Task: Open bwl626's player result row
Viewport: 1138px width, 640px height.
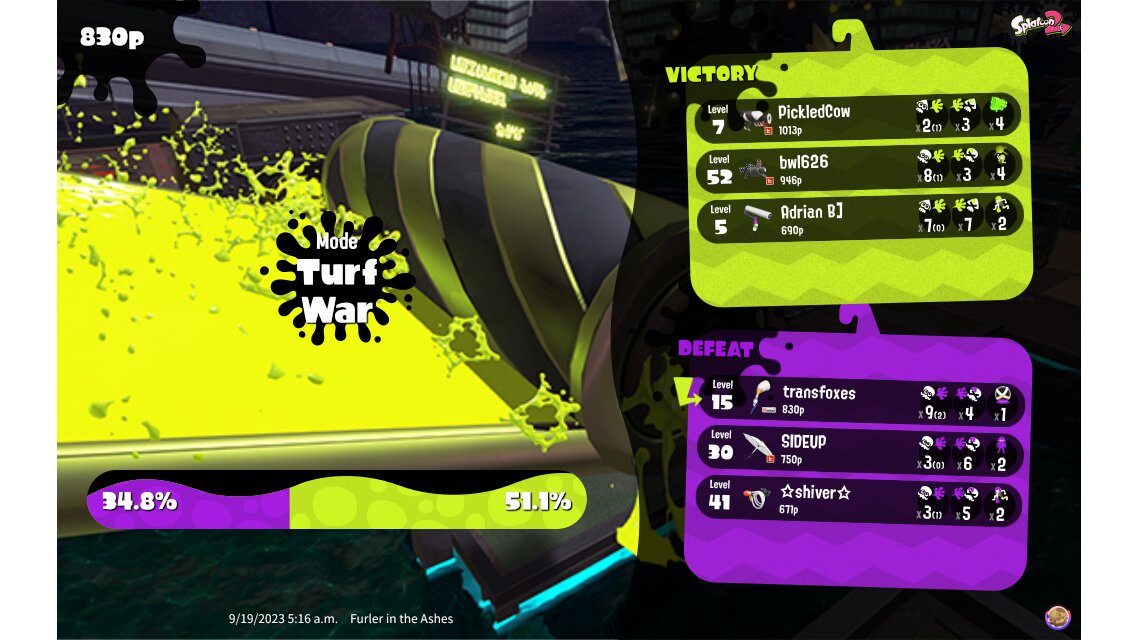Action: pyautogui.click(x=858, y=166)
